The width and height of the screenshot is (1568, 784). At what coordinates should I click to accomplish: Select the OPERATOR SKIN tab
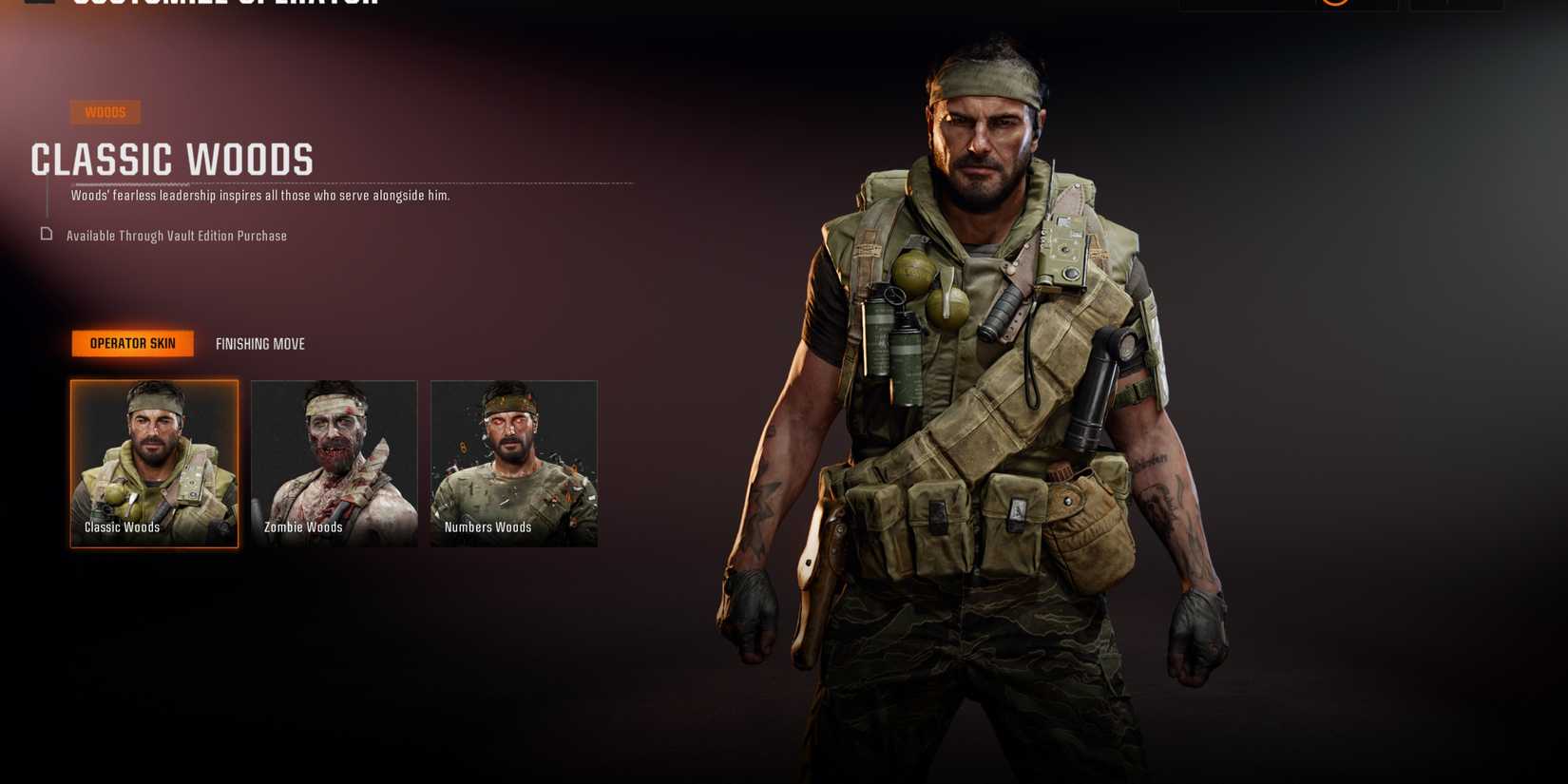point(132,343)
